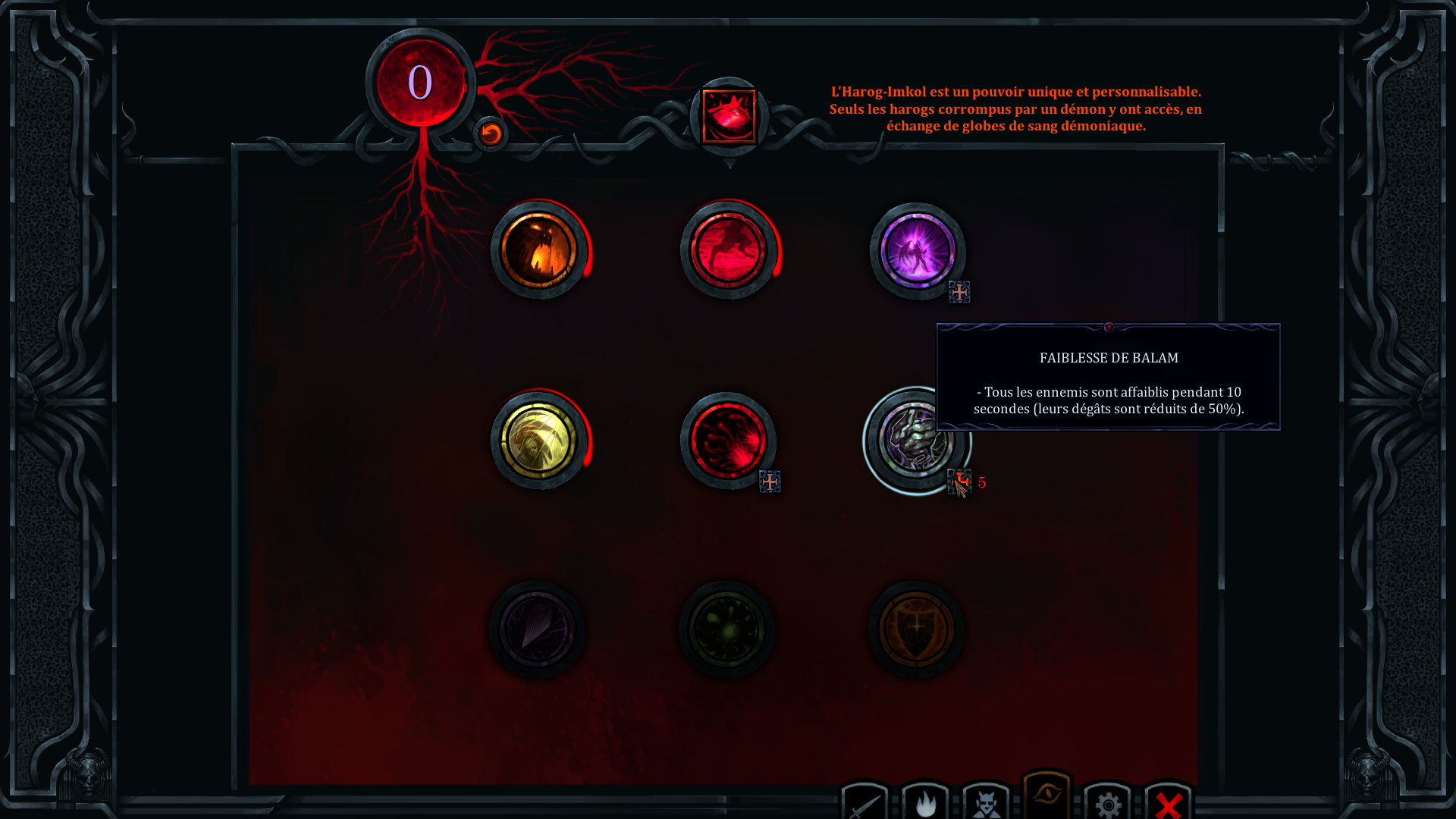Select the red blood splatter power
Screen dimensions: 1456x819
coord(728,441)
